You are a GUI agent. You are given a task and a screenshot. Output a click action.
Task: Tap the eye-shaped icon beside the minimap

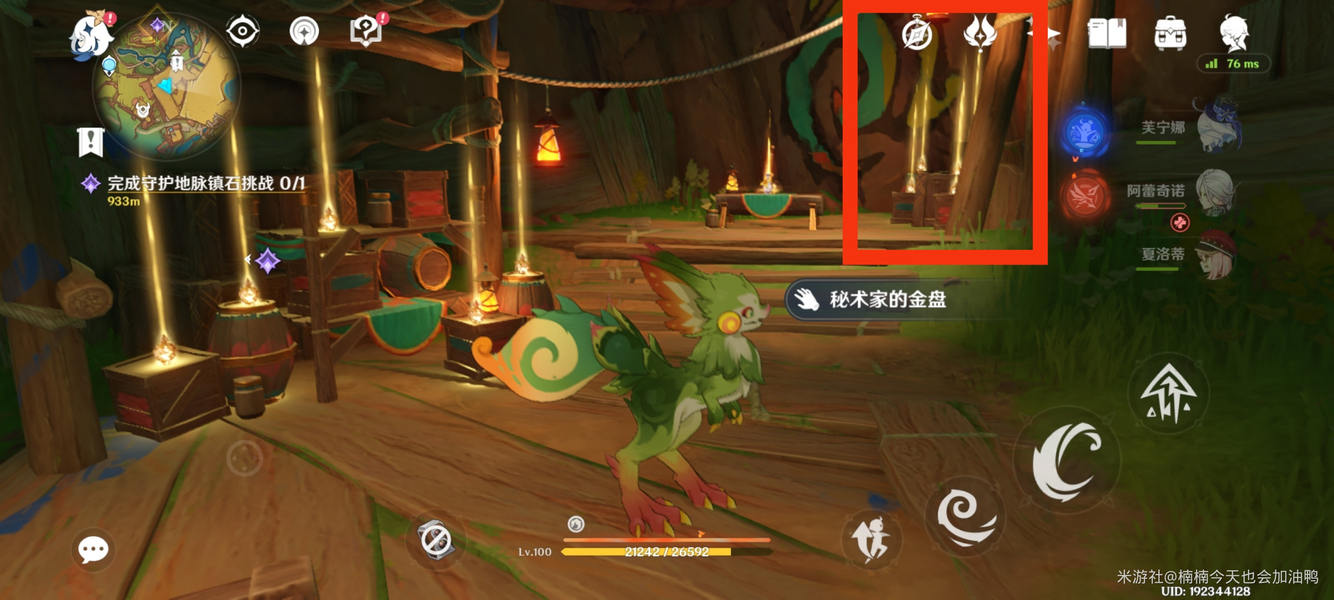click(x=242, y=32)
